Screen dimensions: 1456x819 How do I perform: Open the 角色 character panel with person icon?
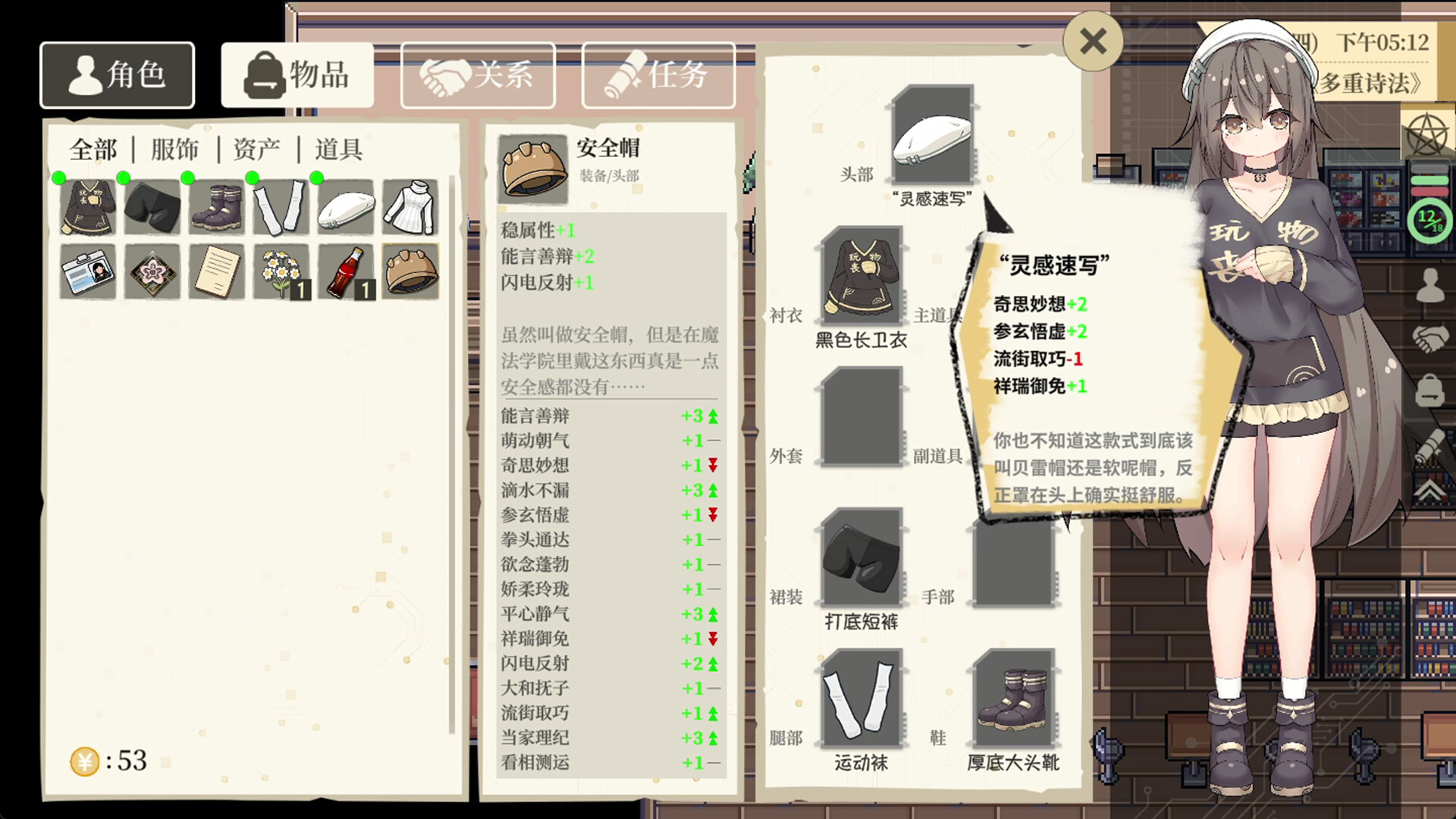pyautogui.click(x=117, y=74)
